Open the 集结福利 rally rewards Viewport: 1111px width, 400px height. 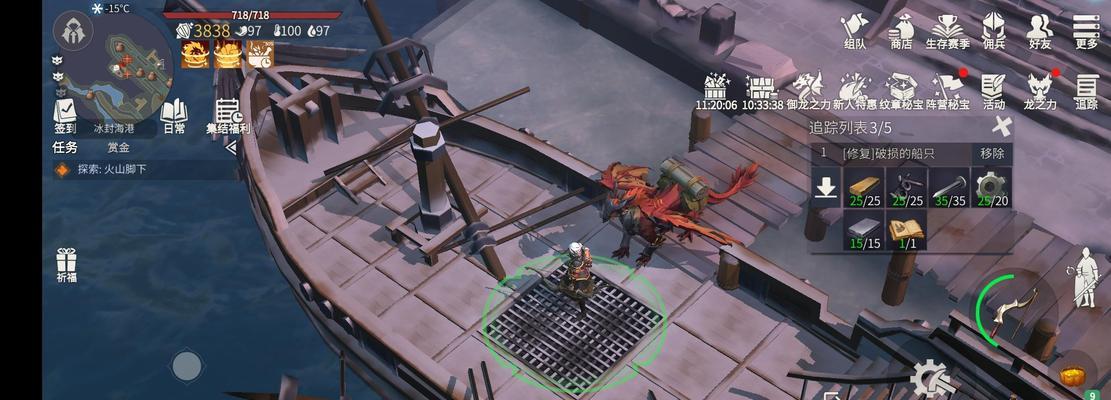[228, 116]
